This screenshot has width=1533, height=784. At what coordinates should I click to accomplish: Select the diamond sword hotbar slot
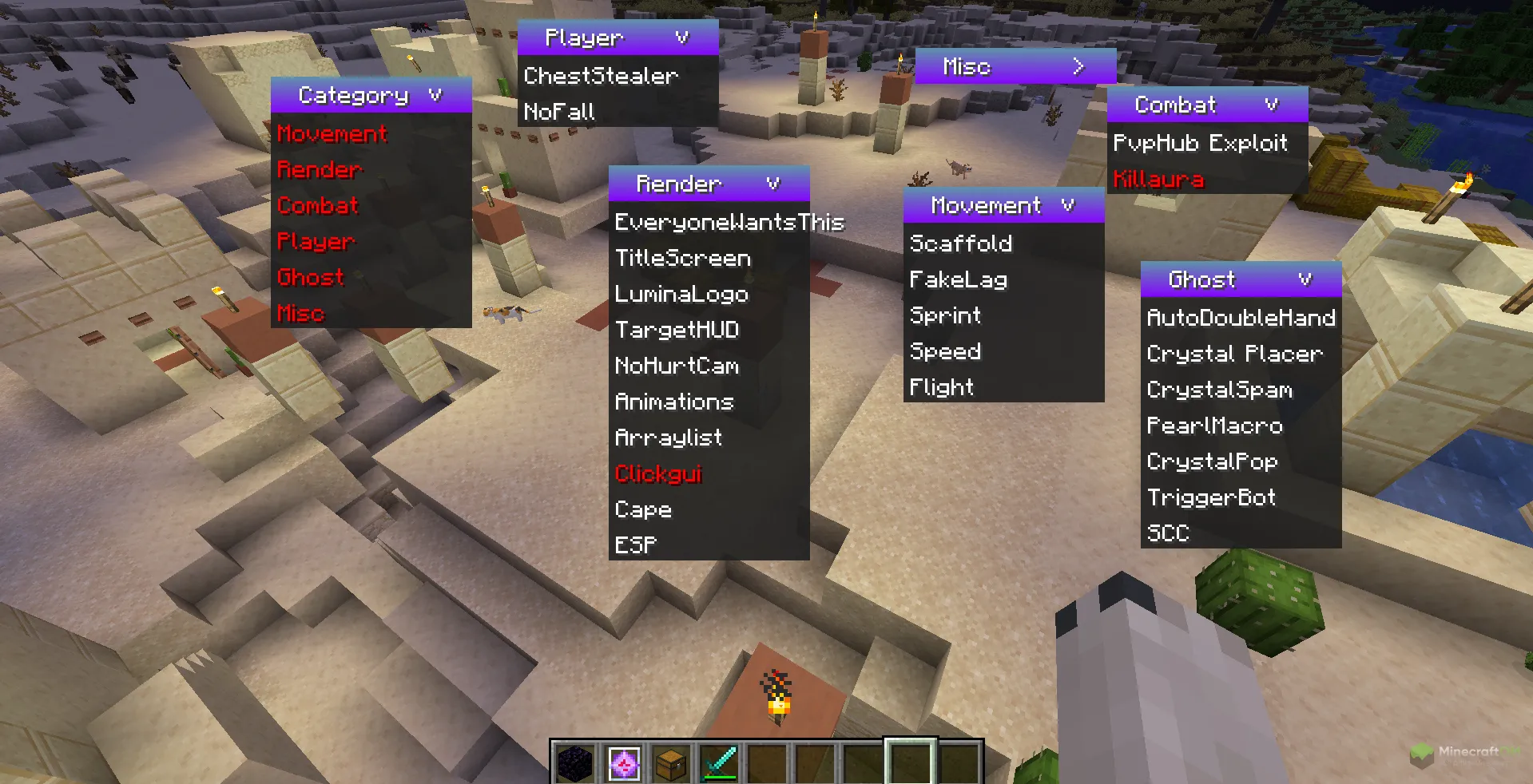[719, 763]
